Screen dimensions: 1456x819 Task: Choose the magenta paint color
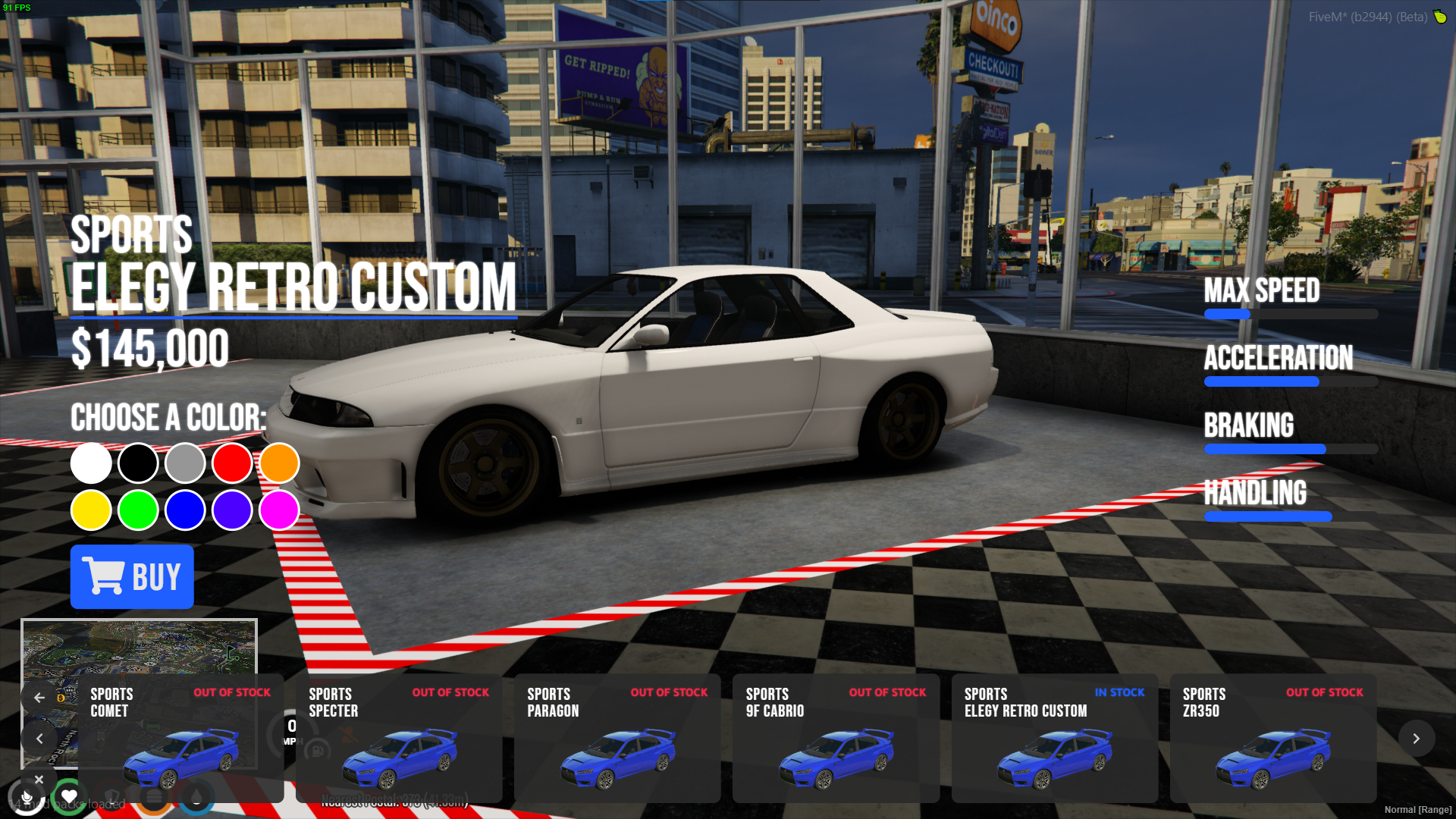click(279, 510)
